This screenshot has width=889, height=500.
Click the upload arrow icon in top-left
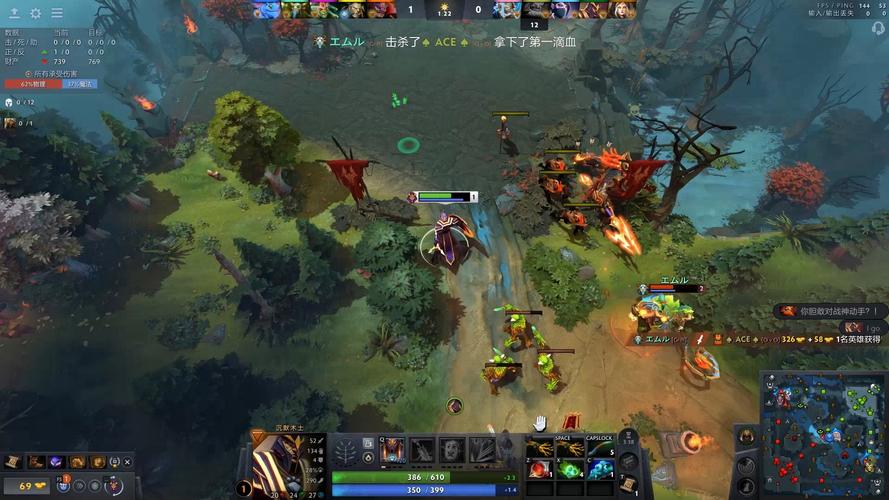click(x=14, y=13)
